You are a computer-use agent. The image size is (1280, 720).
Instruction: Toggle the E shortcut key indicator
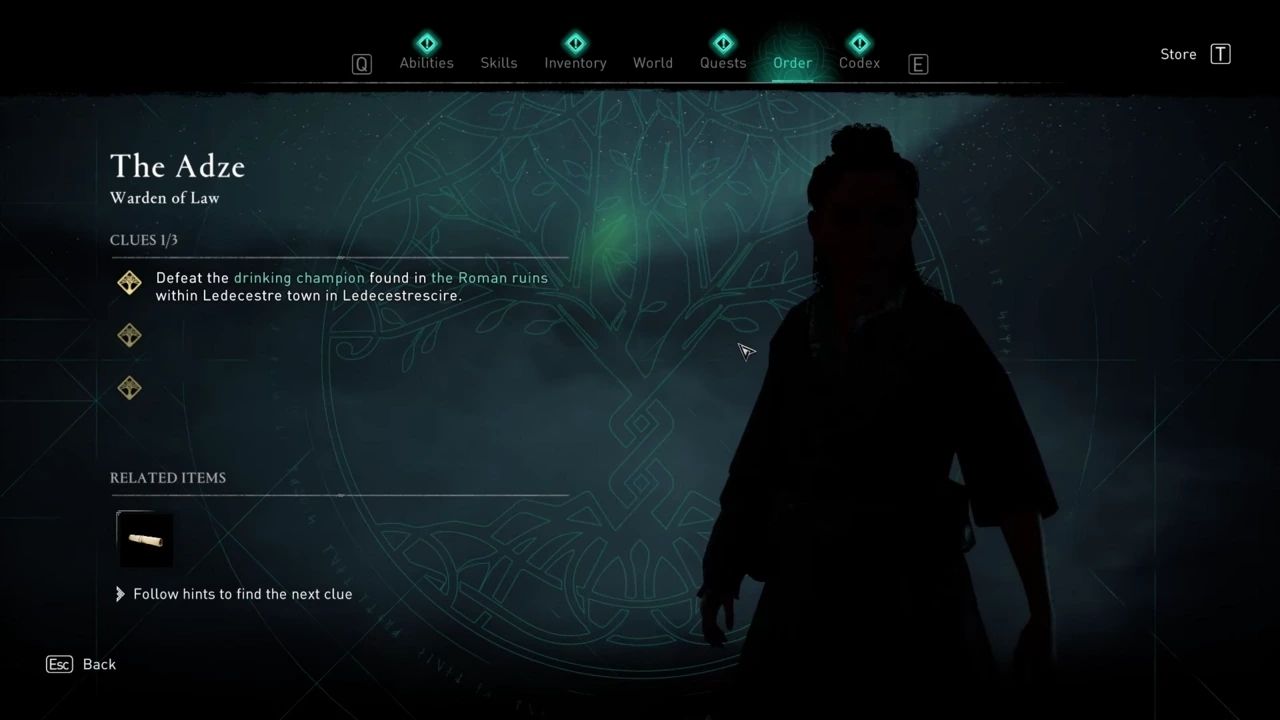point(917,64)
